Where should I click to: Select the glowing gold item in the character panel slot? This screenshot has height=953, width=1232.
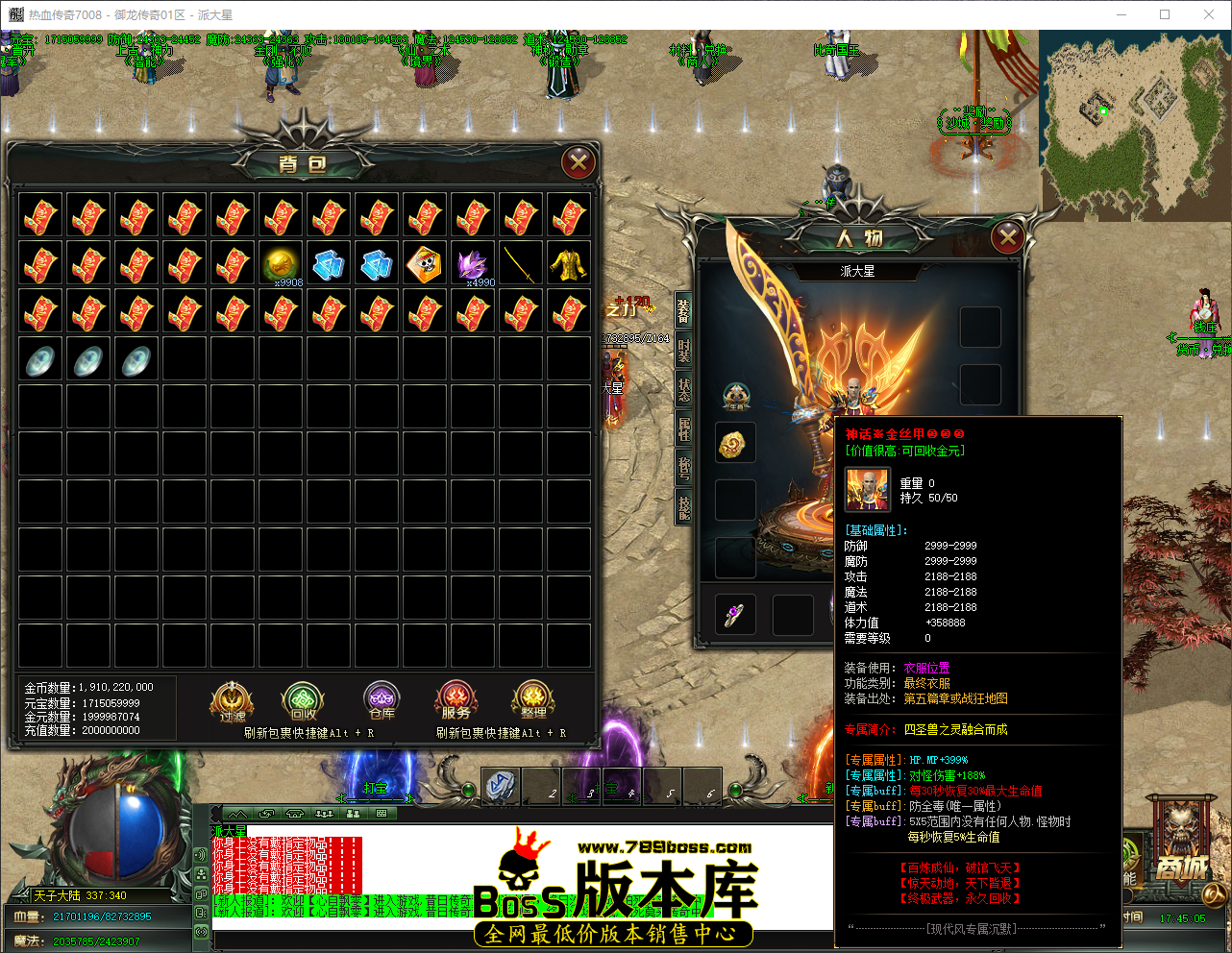click(x=734, y=445)
